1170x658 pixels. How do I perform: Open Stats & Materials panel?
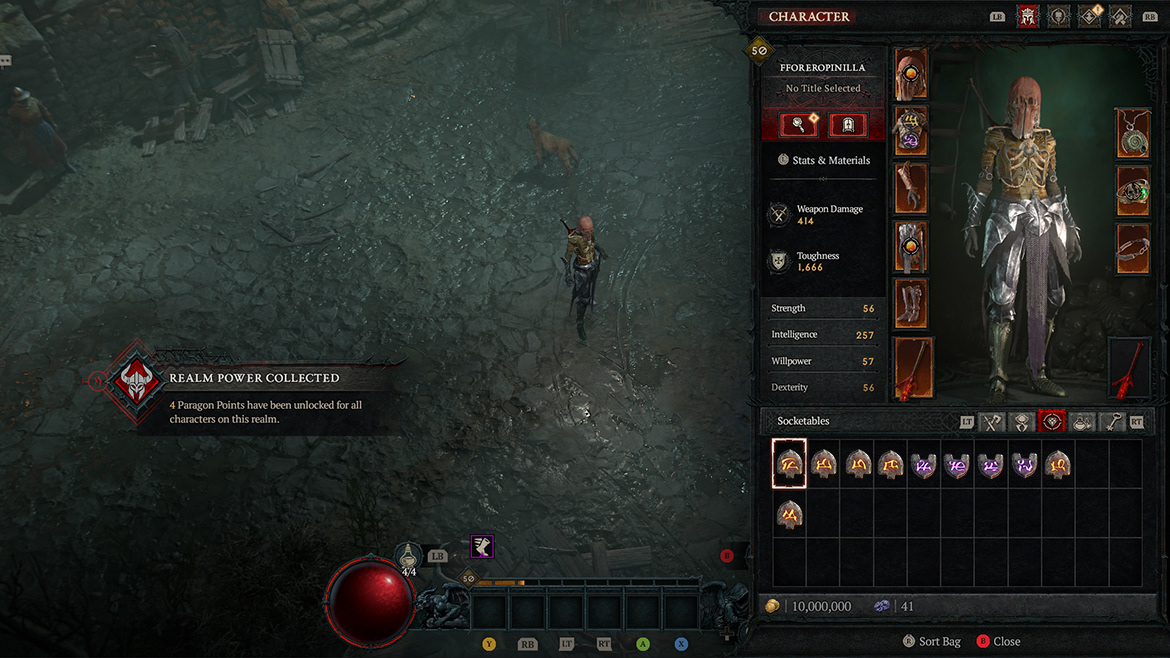point(823,160)
